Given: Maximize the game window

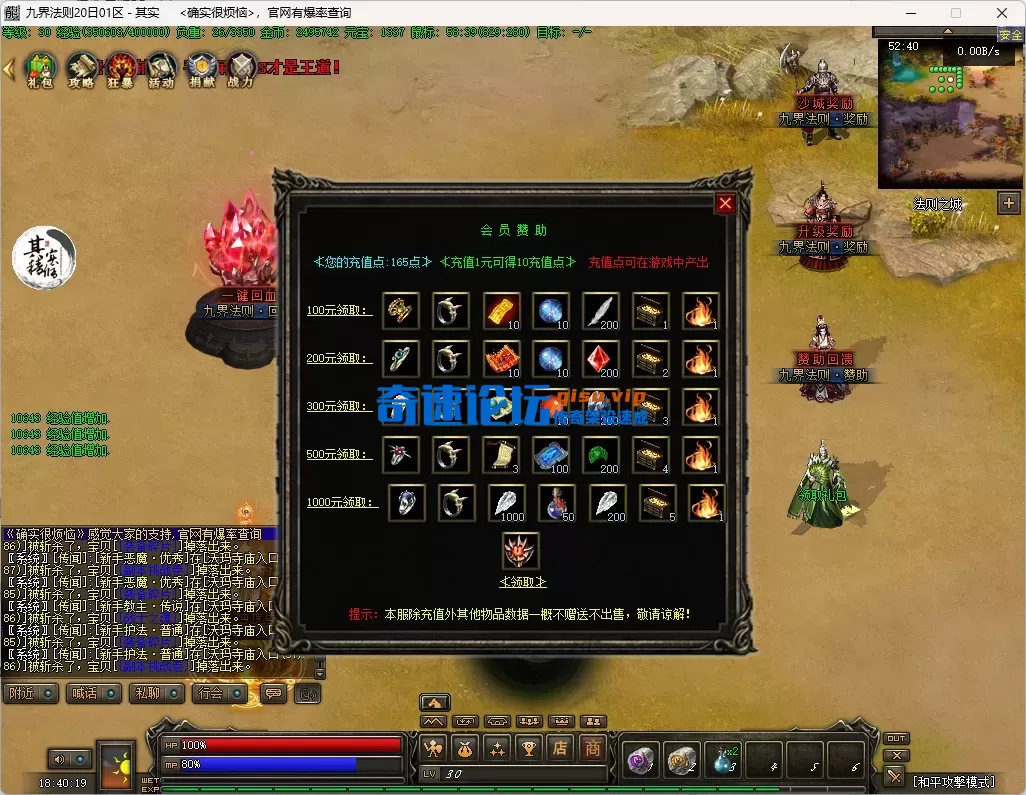Looking at the screenshot, I should (955, 13).
